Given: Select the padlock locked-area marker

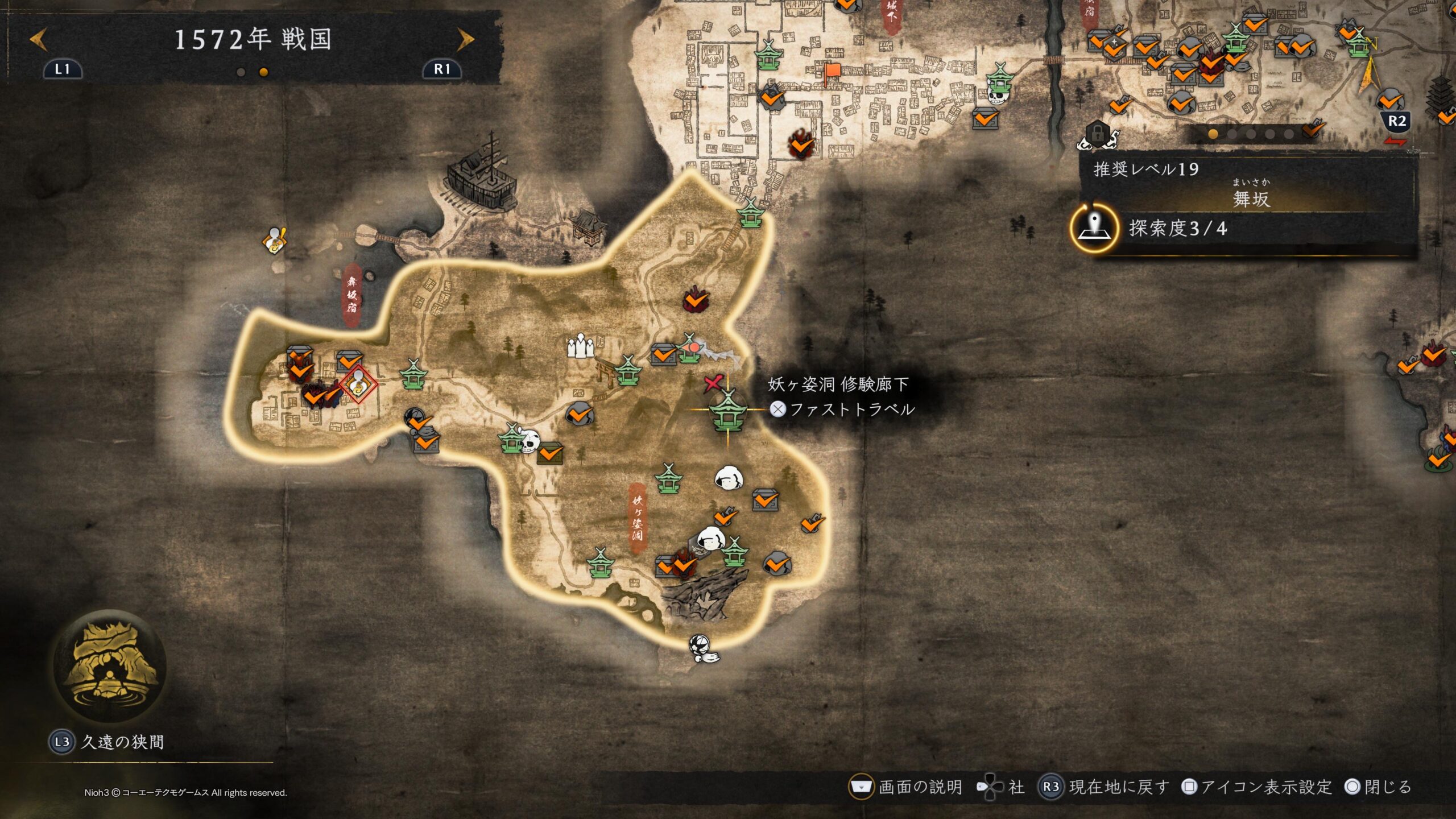Looking at the screenshot, I should [x=1098, y=135].
